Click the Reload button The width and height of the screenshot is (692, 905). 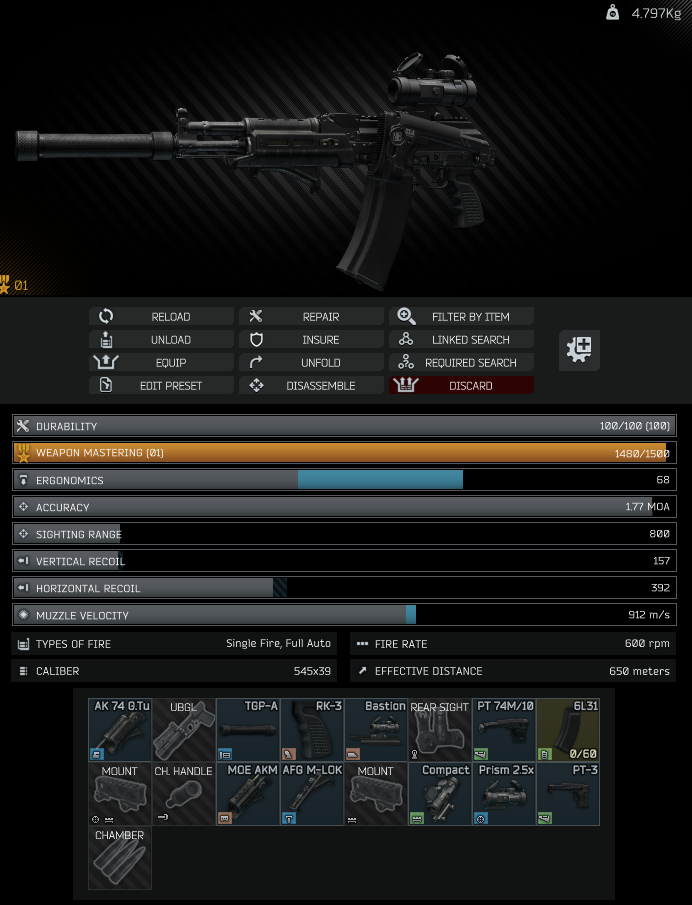162,317
